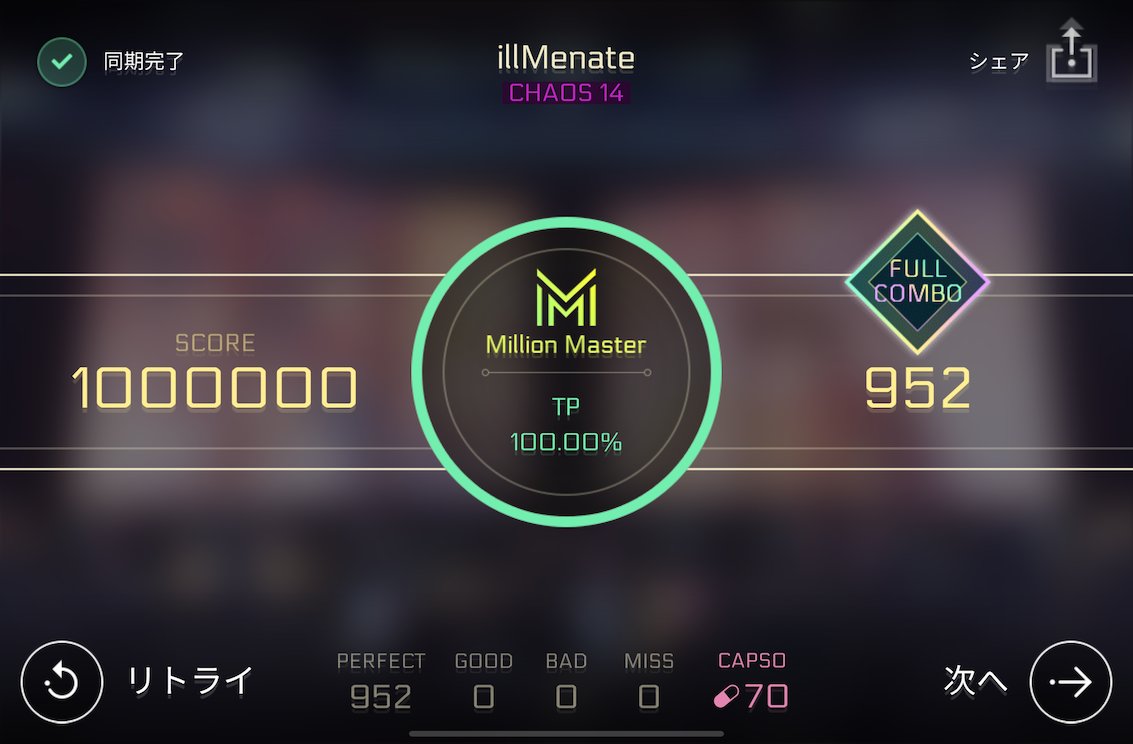Continue with the 次へ arrow button
The height and width of the screenshot is (744, 1133).
1070,682
